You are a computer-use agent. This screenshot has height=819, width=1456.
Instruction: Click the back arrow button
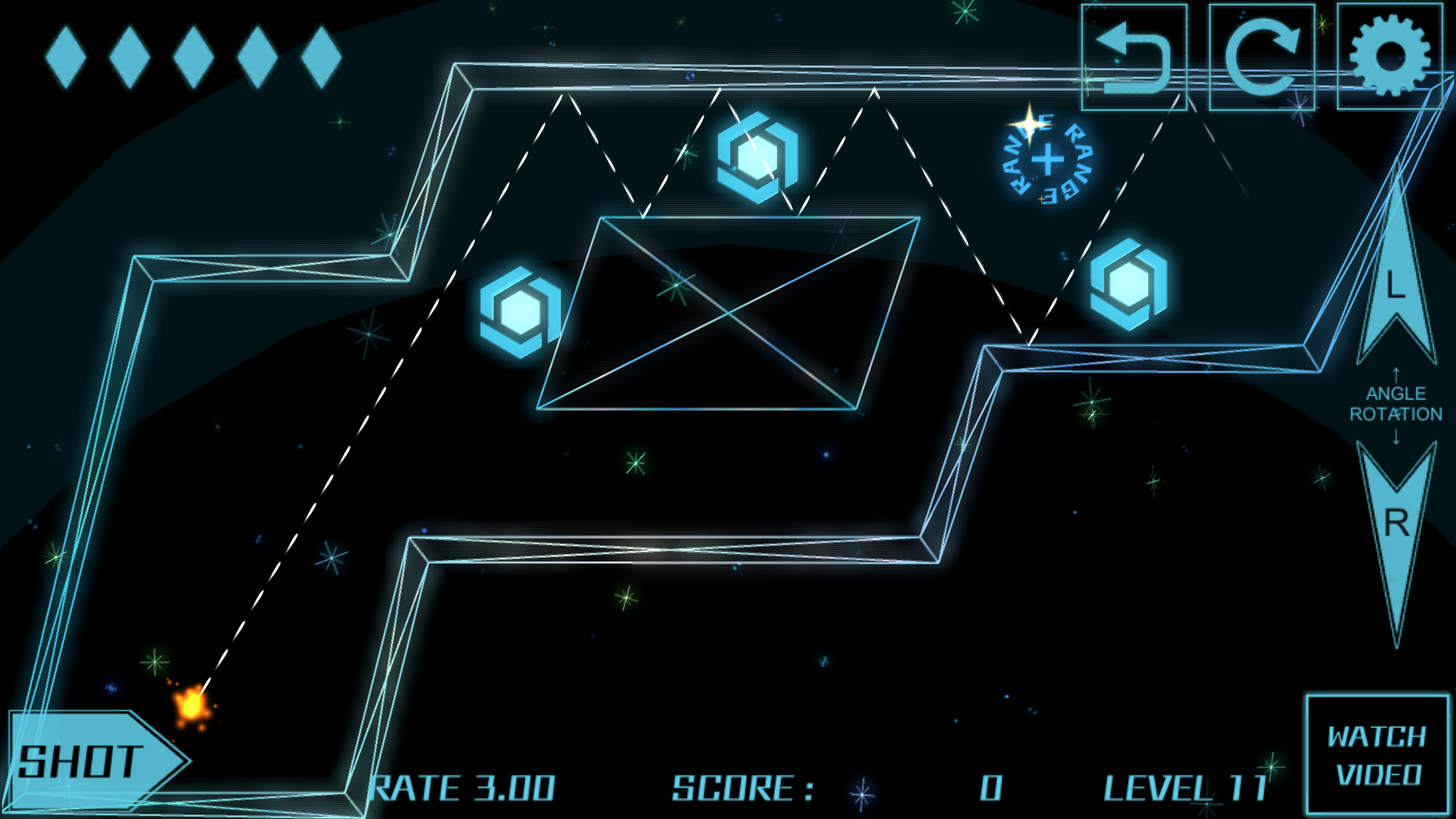1134,57
